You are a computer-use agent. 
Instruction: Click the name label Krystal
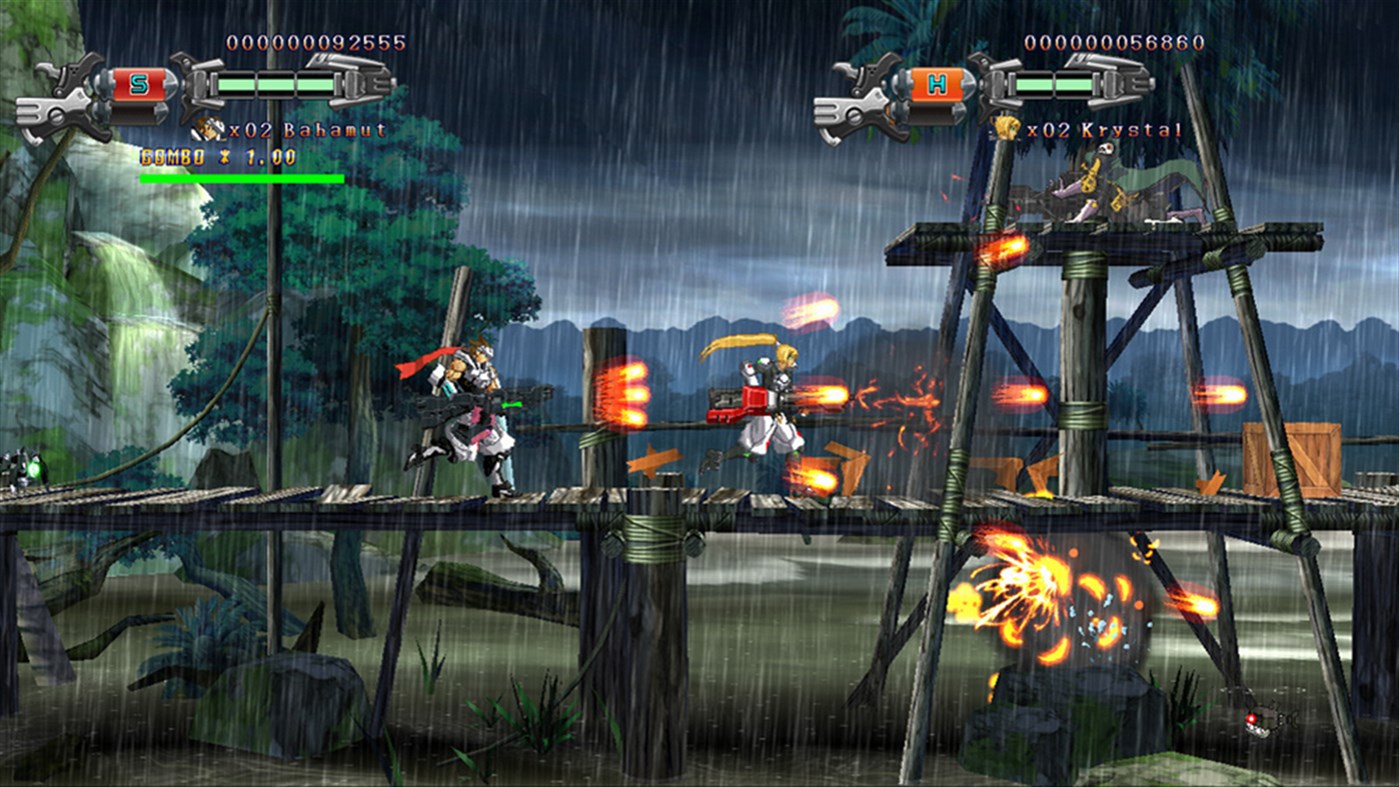[1130, 130]
